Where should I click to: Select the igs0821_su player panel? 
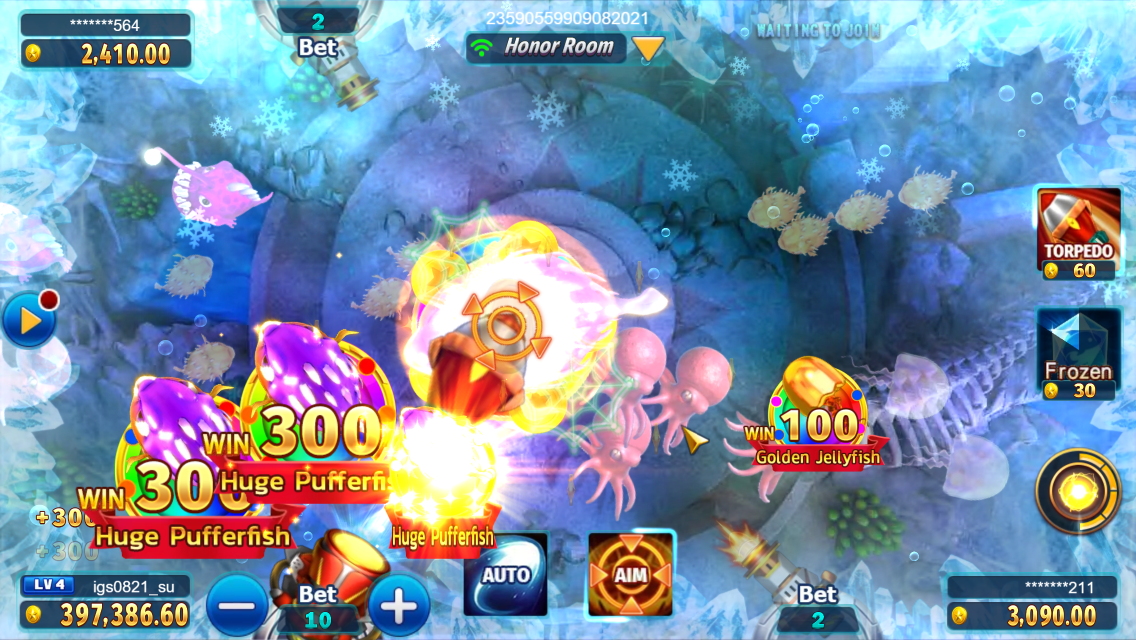point(106,600)
